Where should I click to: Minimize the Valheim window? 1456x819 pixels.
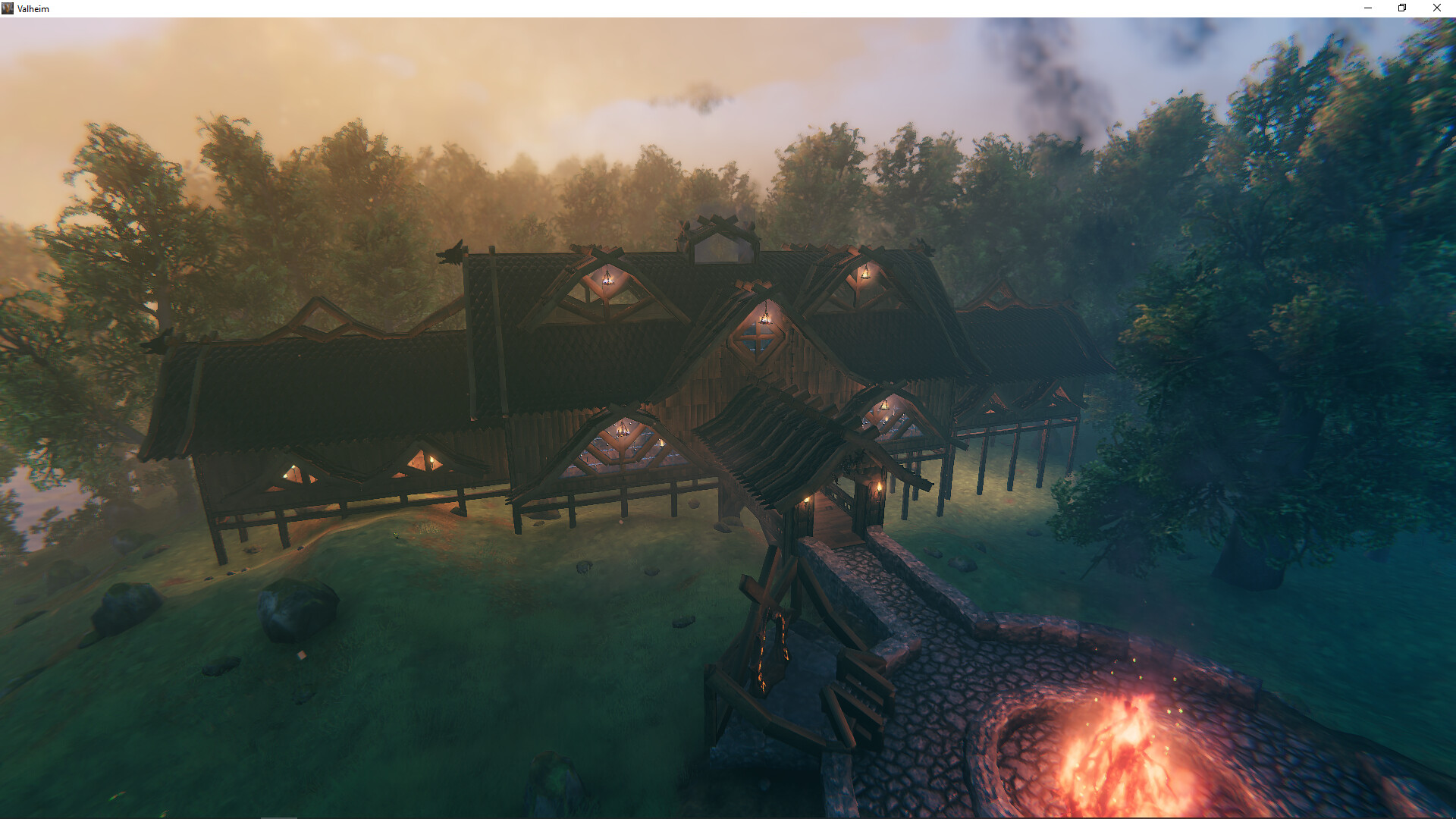click(x=1369, y=8)
